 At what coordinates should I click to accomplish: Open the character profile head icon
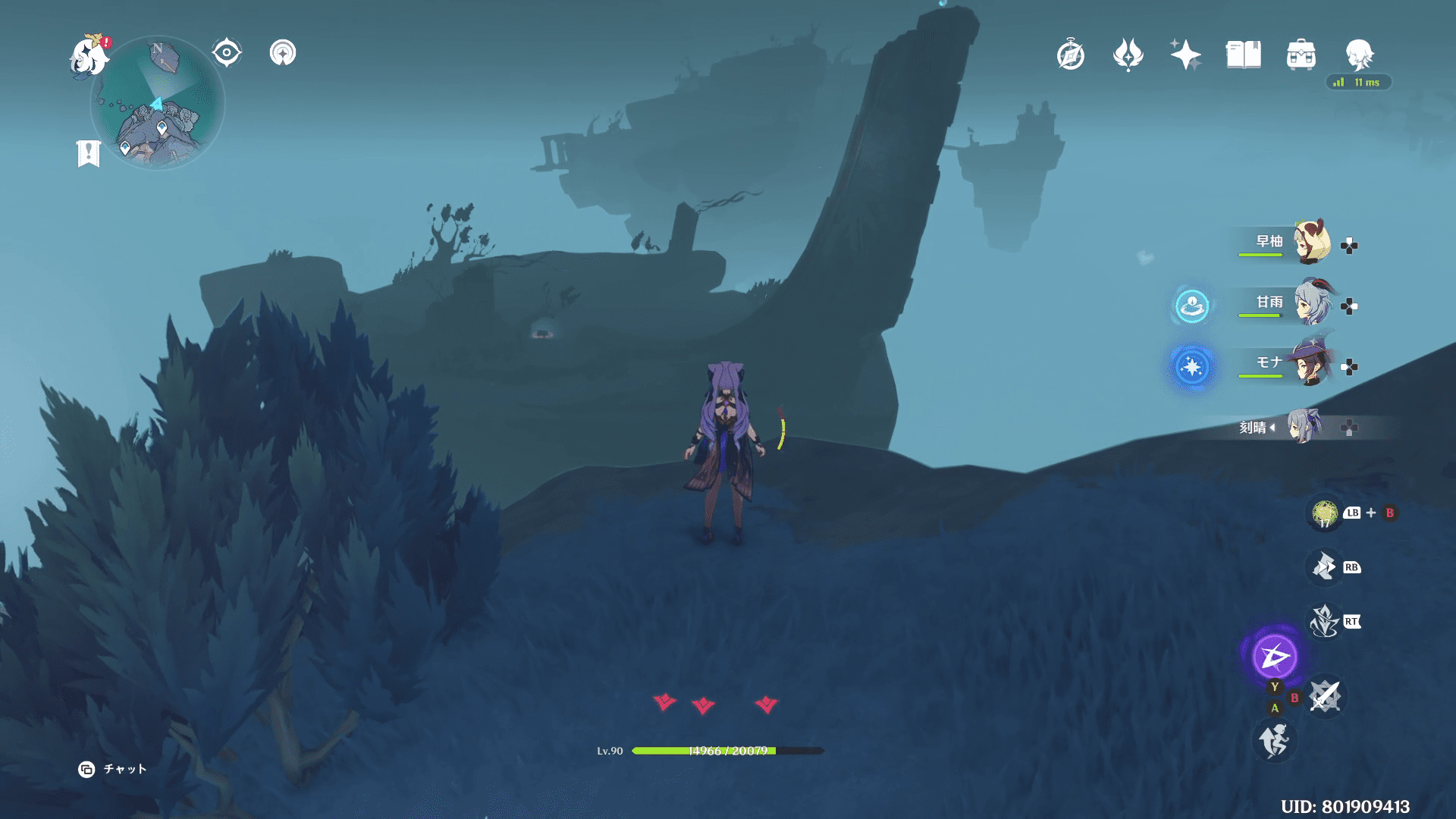tap(1358, 55)
